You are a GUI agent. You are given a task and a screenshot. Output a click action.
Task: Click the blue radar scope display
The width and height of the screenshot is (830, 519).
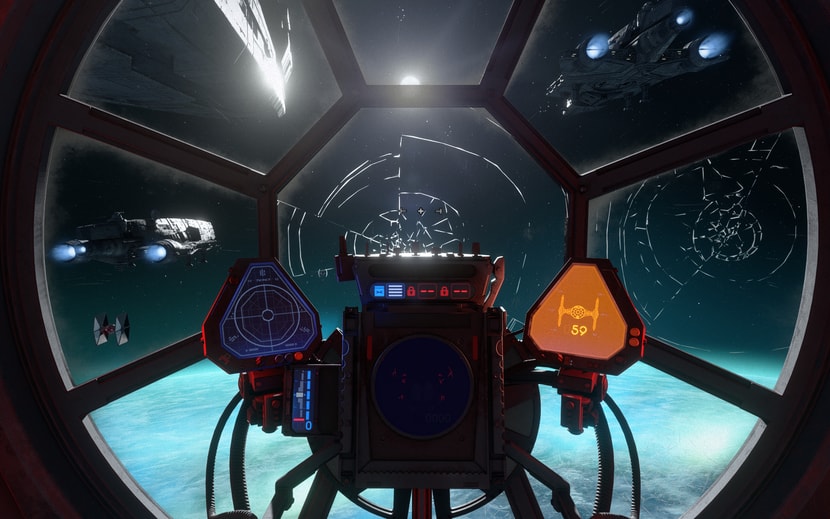pos(265,314)
